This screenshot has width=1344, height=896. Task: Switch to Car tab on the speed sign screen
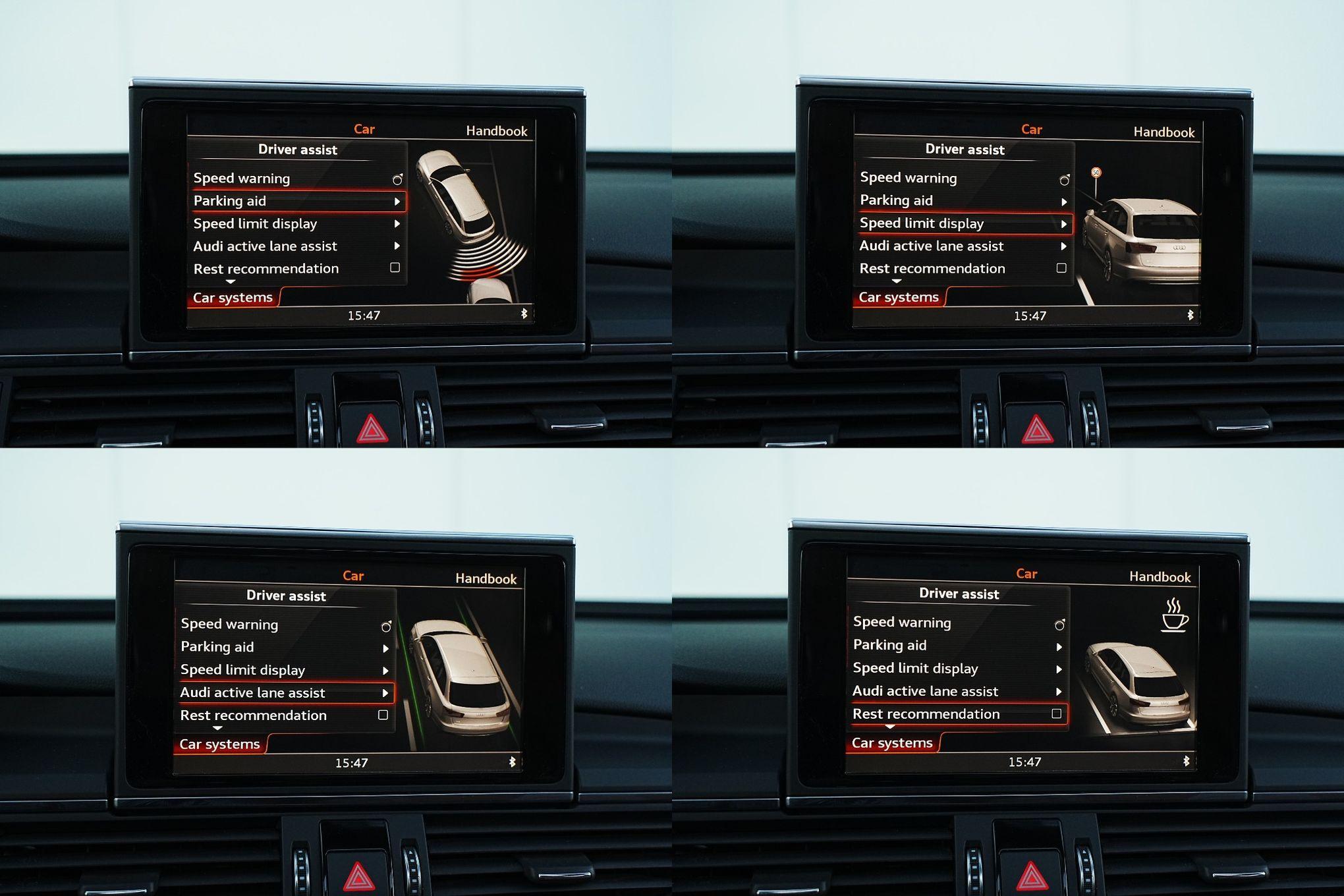tap(1031, 130)
